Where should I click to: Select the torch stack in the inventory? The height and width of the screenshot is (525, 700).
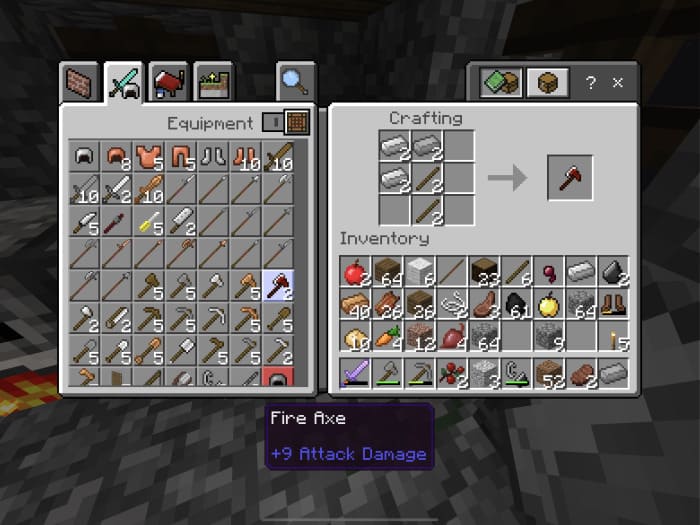(x=614, y=337)
